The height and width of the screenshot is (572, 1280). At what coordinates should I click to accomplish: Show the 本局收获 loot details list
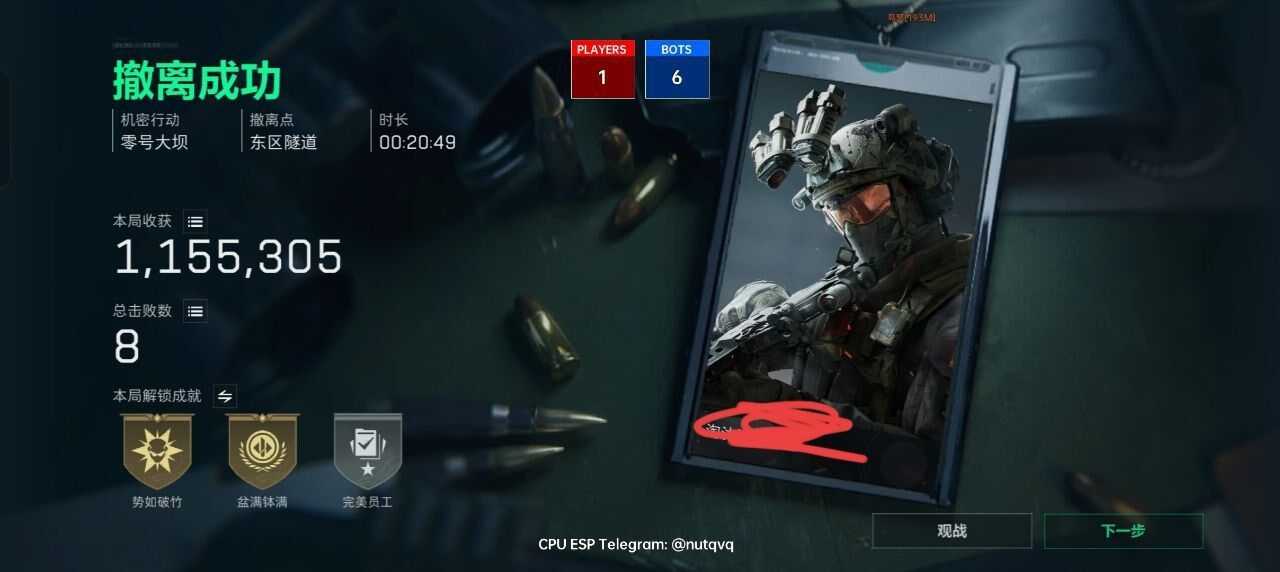[x=196, y=221]
